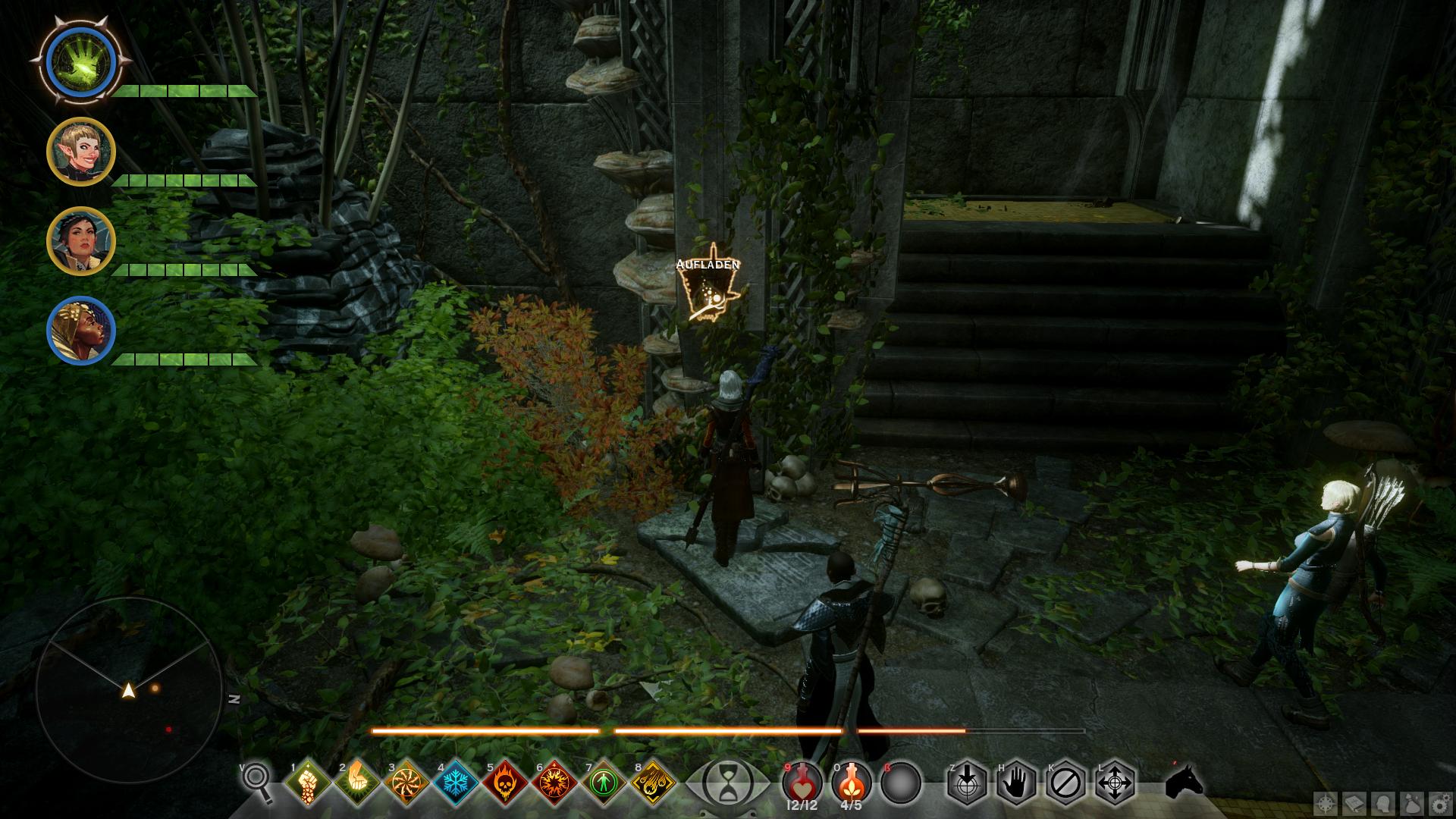Open the circular minimap
This screenshot has width=1456, height=819.
tap(129, 689)
